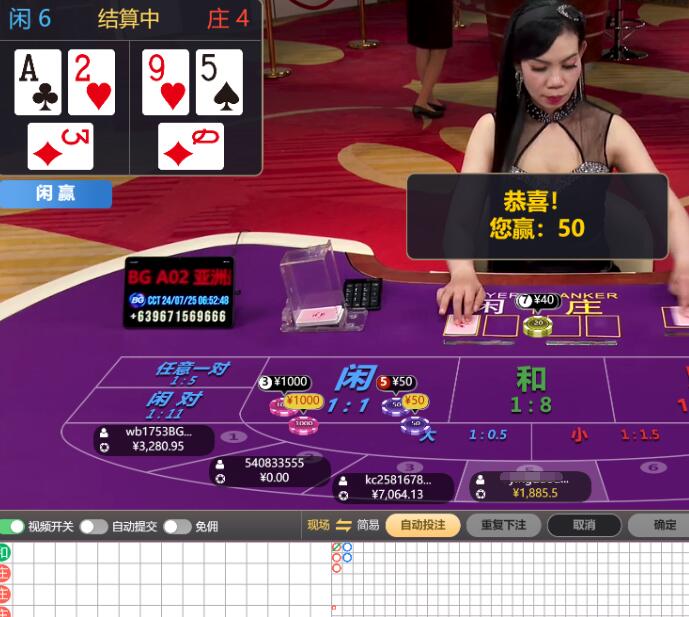
Task: Toggle the 视频开关 video switch
Action: coord(13,526)
